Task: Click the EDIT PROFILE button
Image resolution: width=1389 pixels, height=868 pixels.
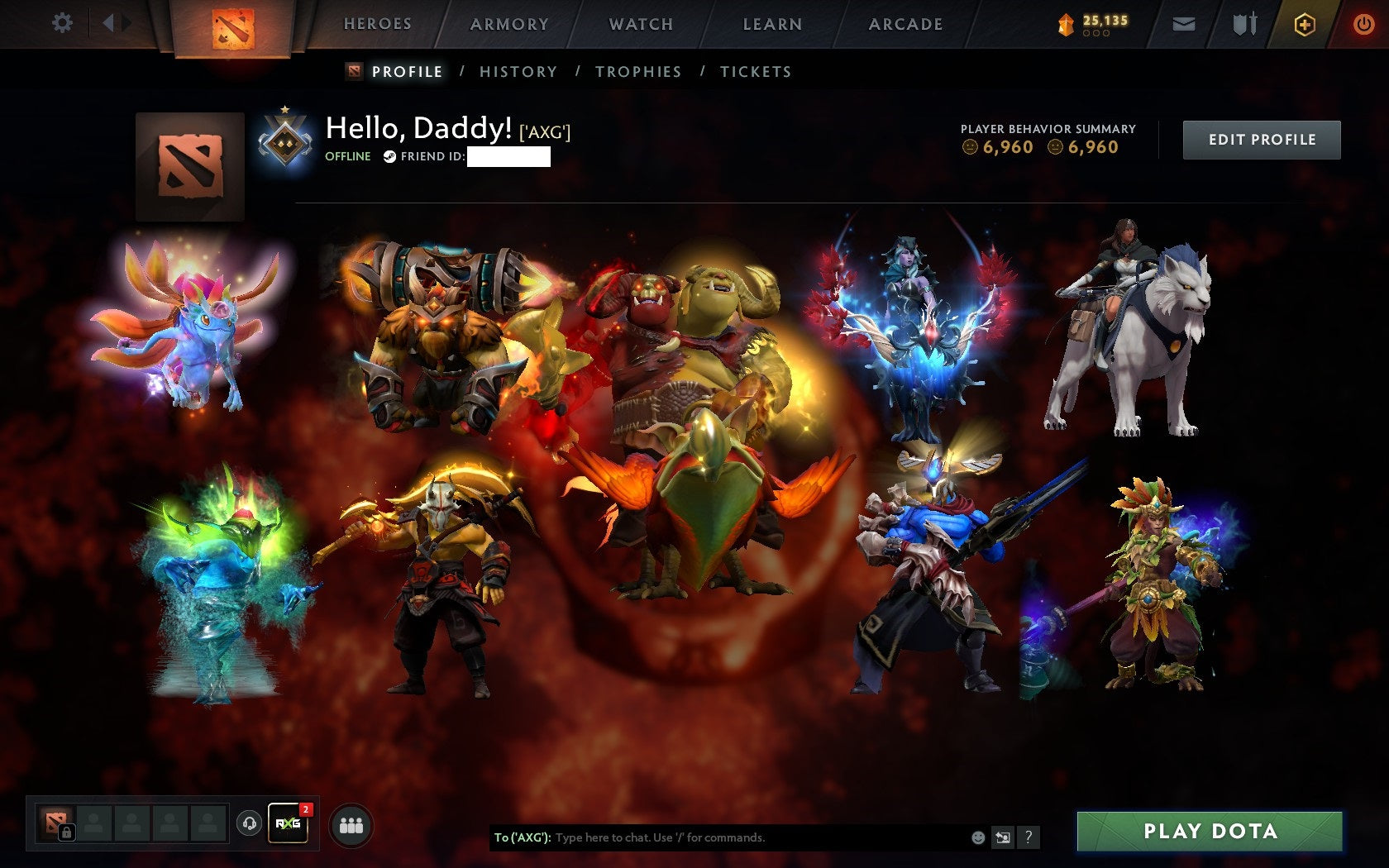Action: pyautogui.click(x=1262, y=139)
